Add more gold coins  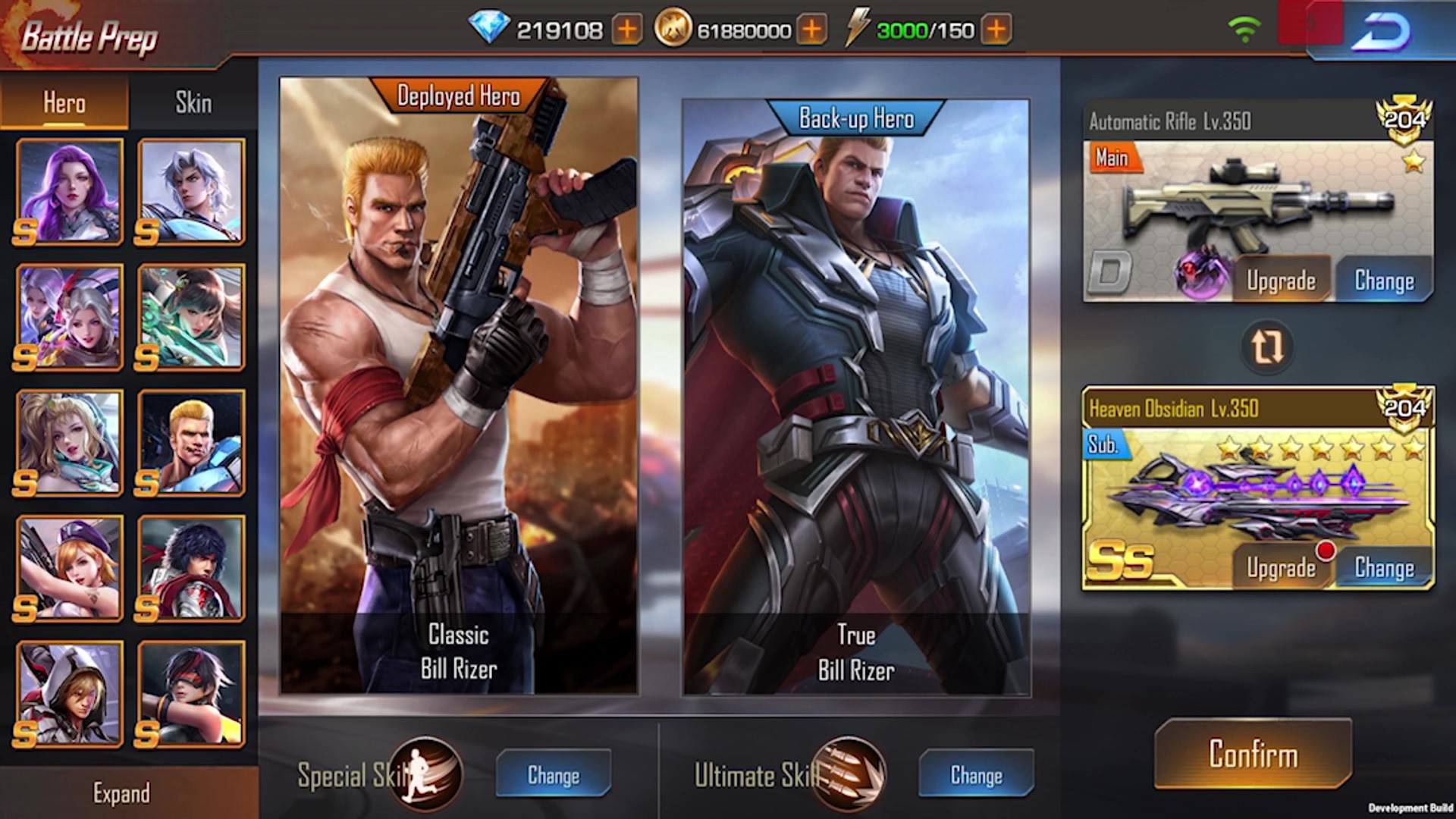coord(811,30)
